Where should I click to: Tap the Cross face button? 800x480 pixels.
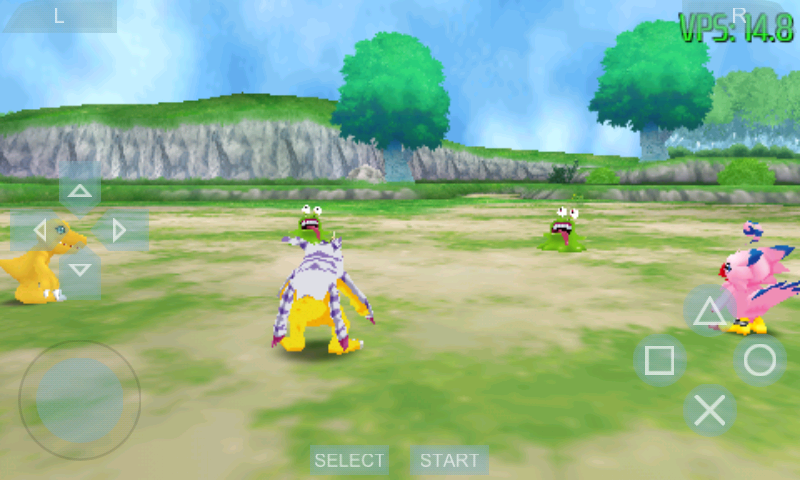710,410
